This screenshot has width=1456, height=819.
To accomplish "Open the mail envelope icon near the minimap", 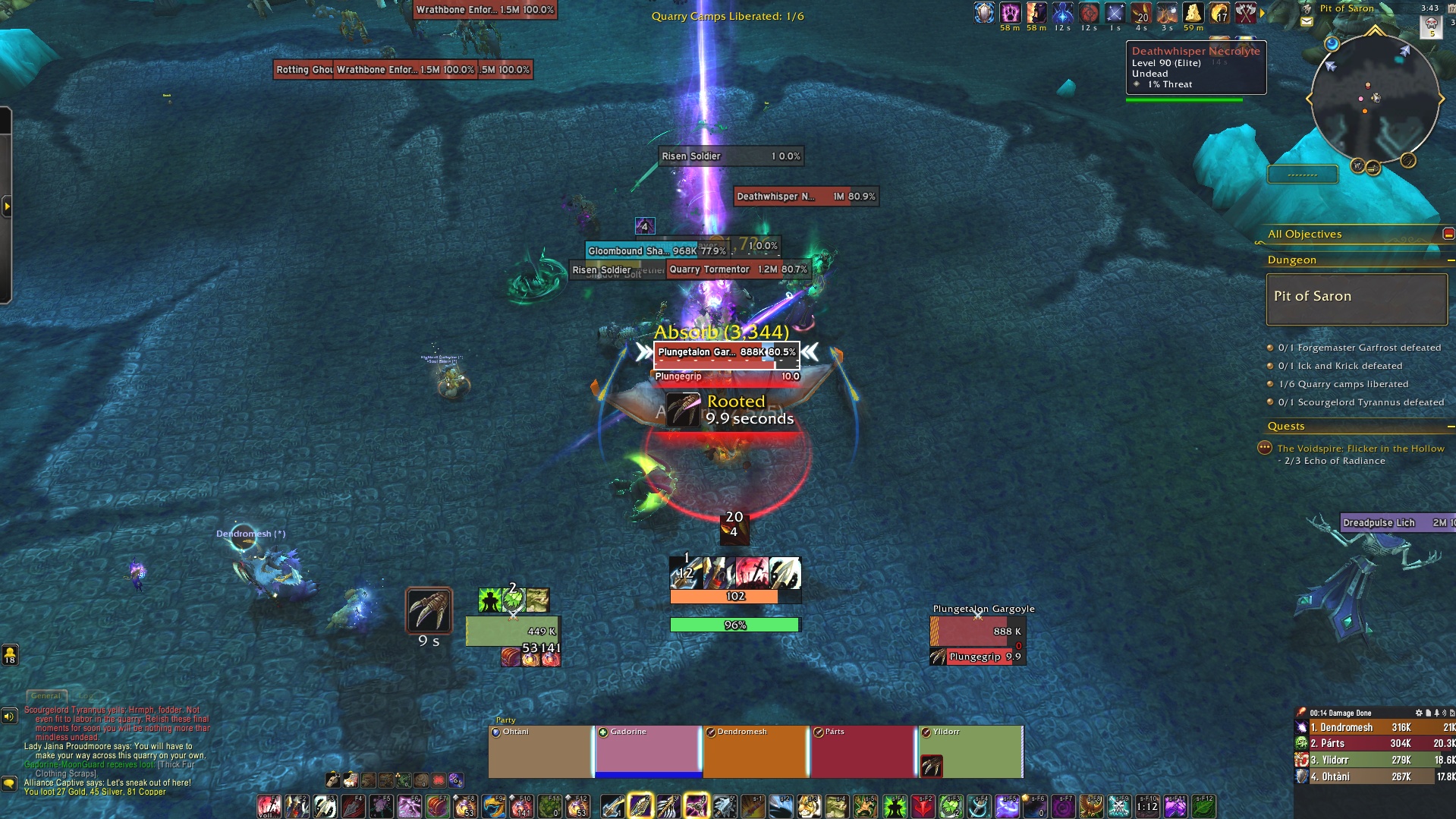I will tap(1306, 21).
